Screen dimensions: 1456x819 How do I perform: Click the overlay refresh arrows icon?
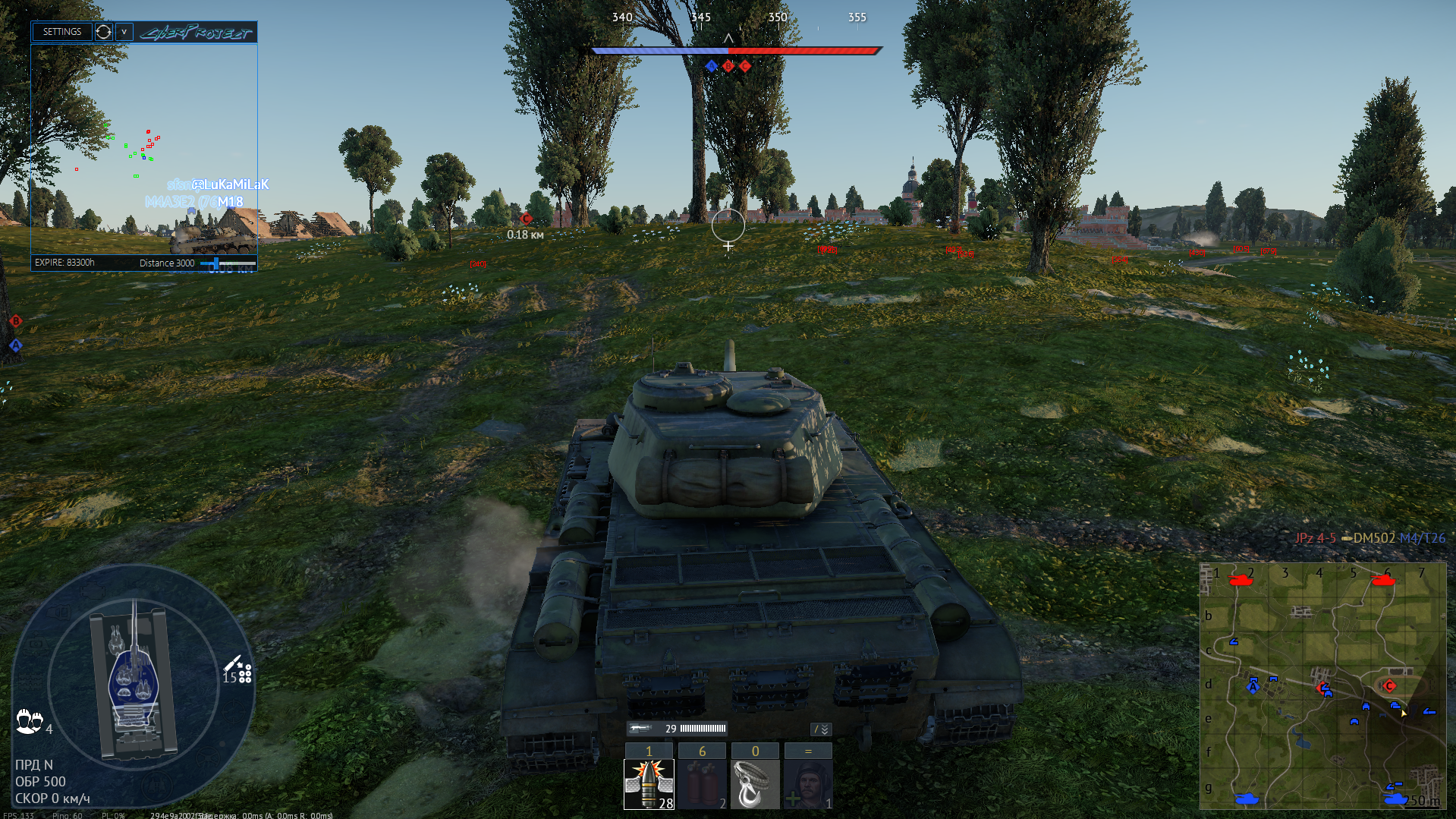pos(103,32)
